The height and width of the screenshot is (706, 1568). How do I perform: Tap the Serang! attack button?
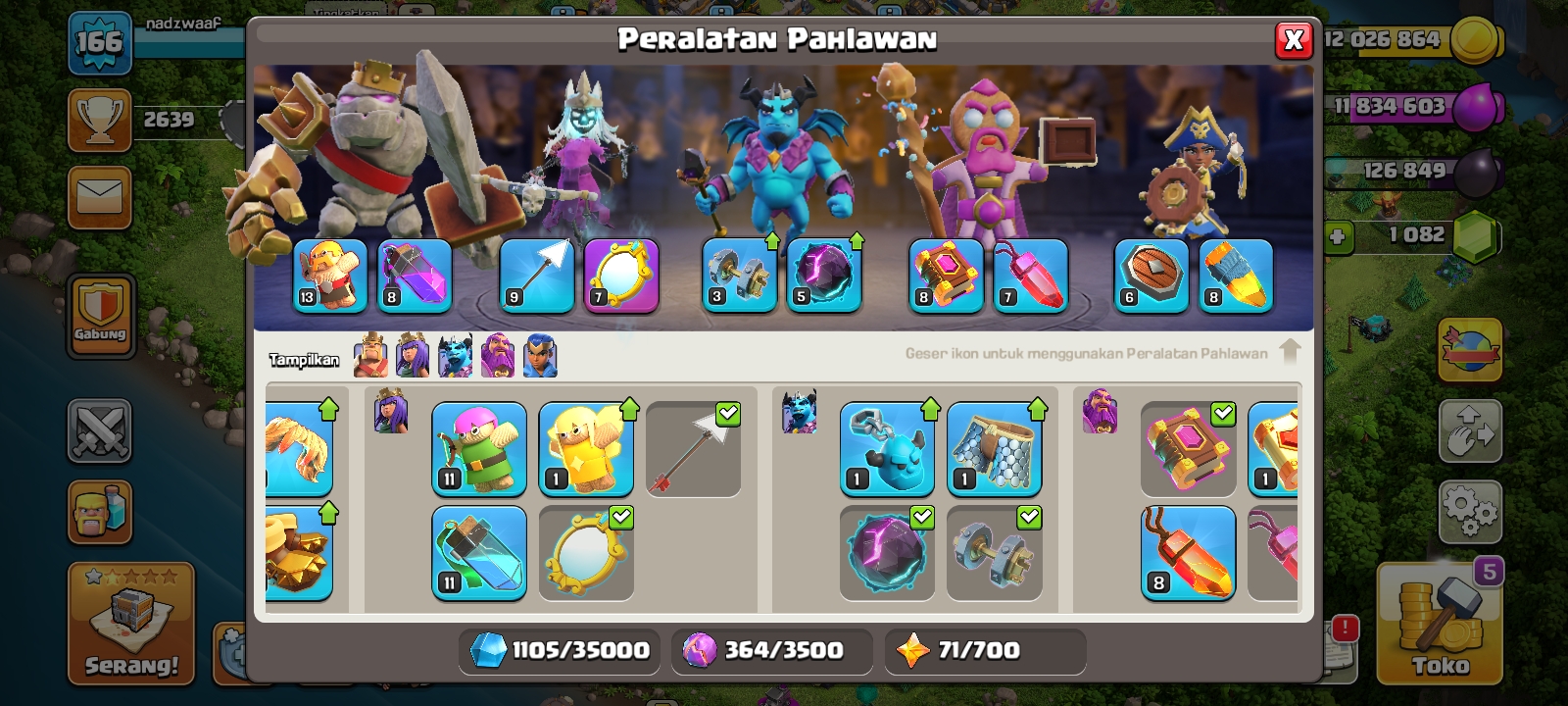point(131,624)
